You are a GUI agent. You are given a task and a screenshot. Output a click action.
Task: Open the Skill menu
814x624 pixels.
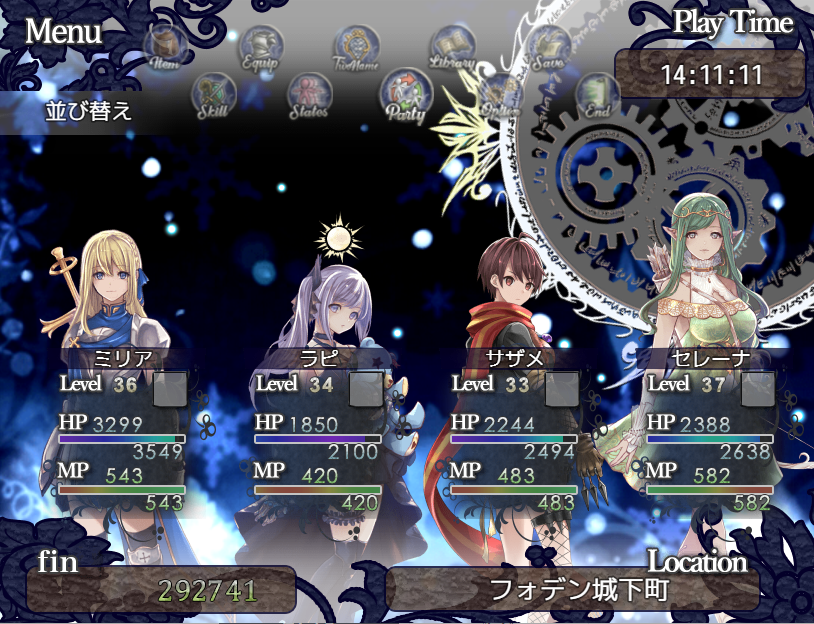tap(212, 94)
